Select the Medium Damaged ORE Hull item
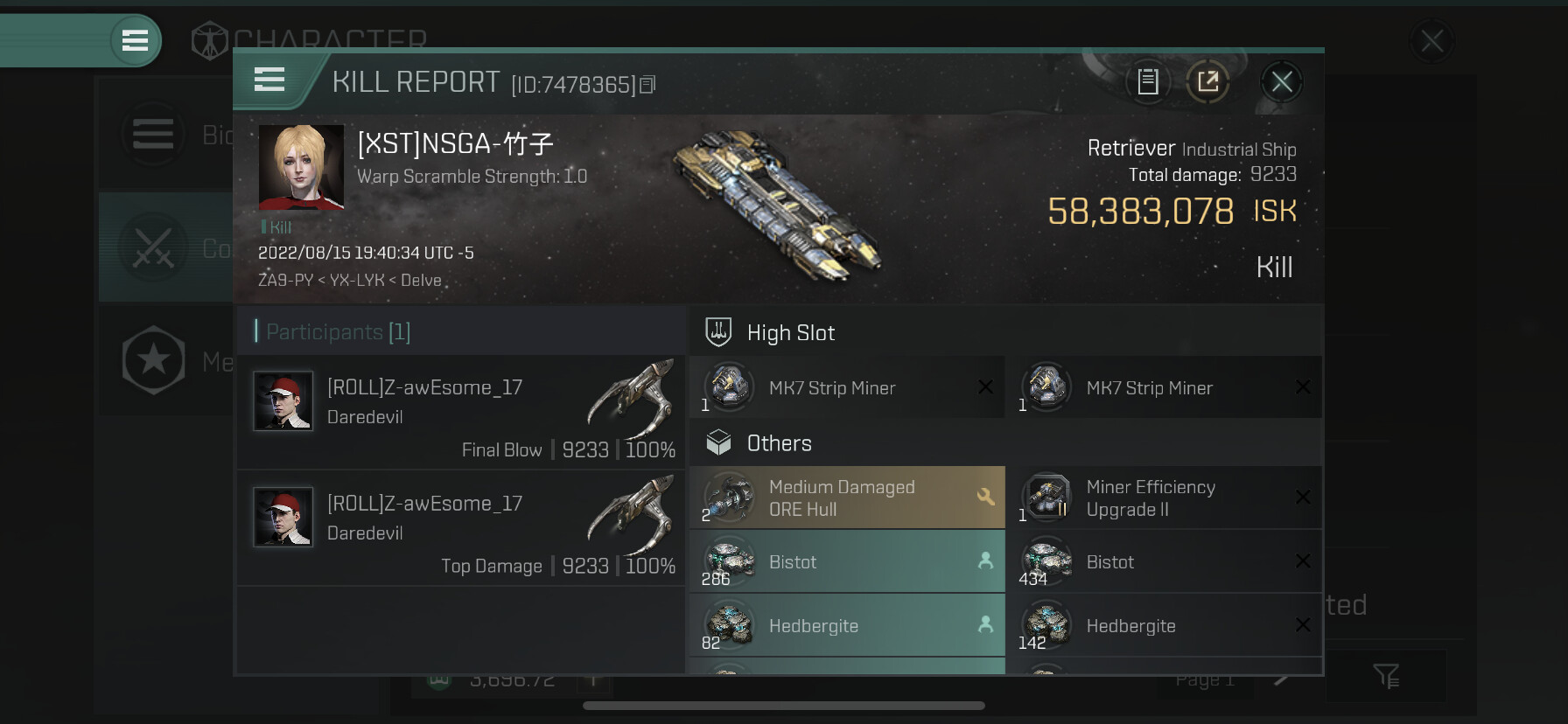The height and width of the screenshot is (724, 1568). click(x=847, y=498)
